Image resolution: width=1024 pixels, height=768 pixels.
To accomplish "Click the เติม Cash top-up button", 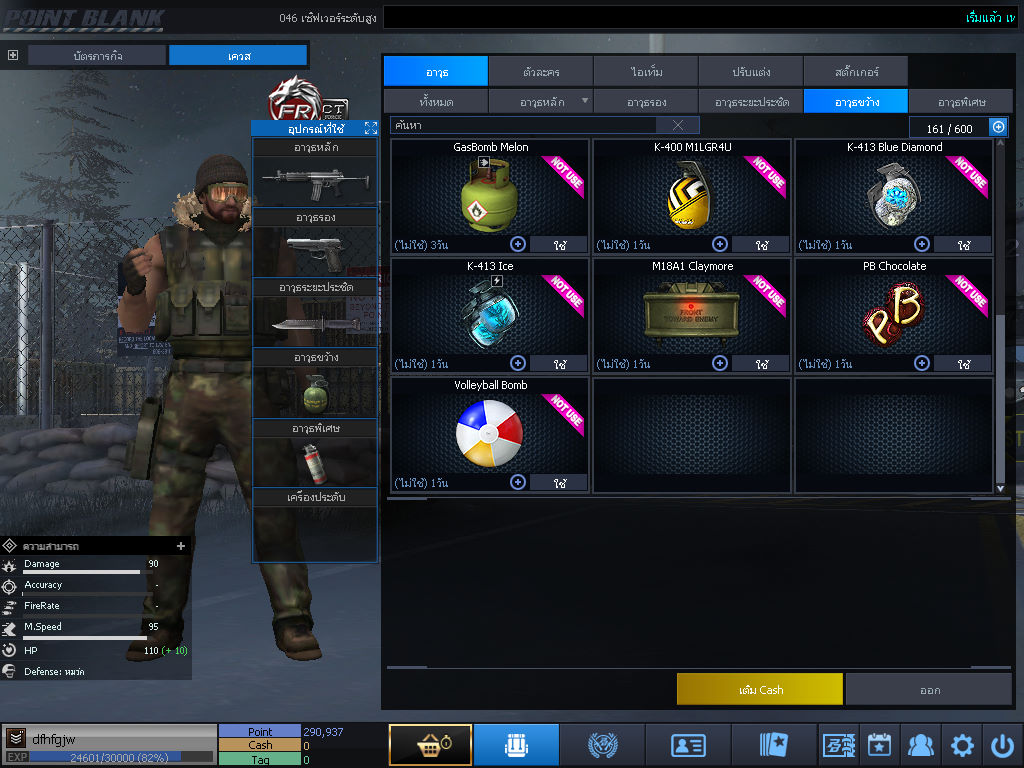I will click(x=760, y=690).
